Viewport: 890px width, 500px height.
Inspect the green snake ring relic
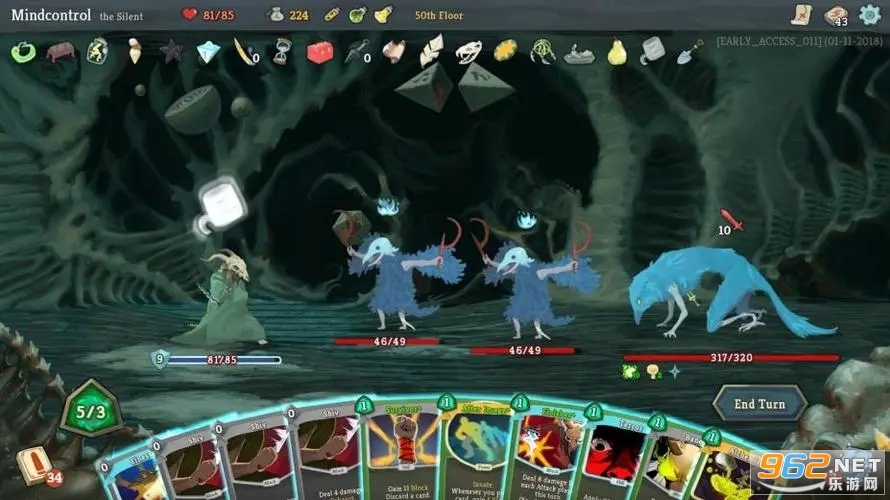point(22,51)
